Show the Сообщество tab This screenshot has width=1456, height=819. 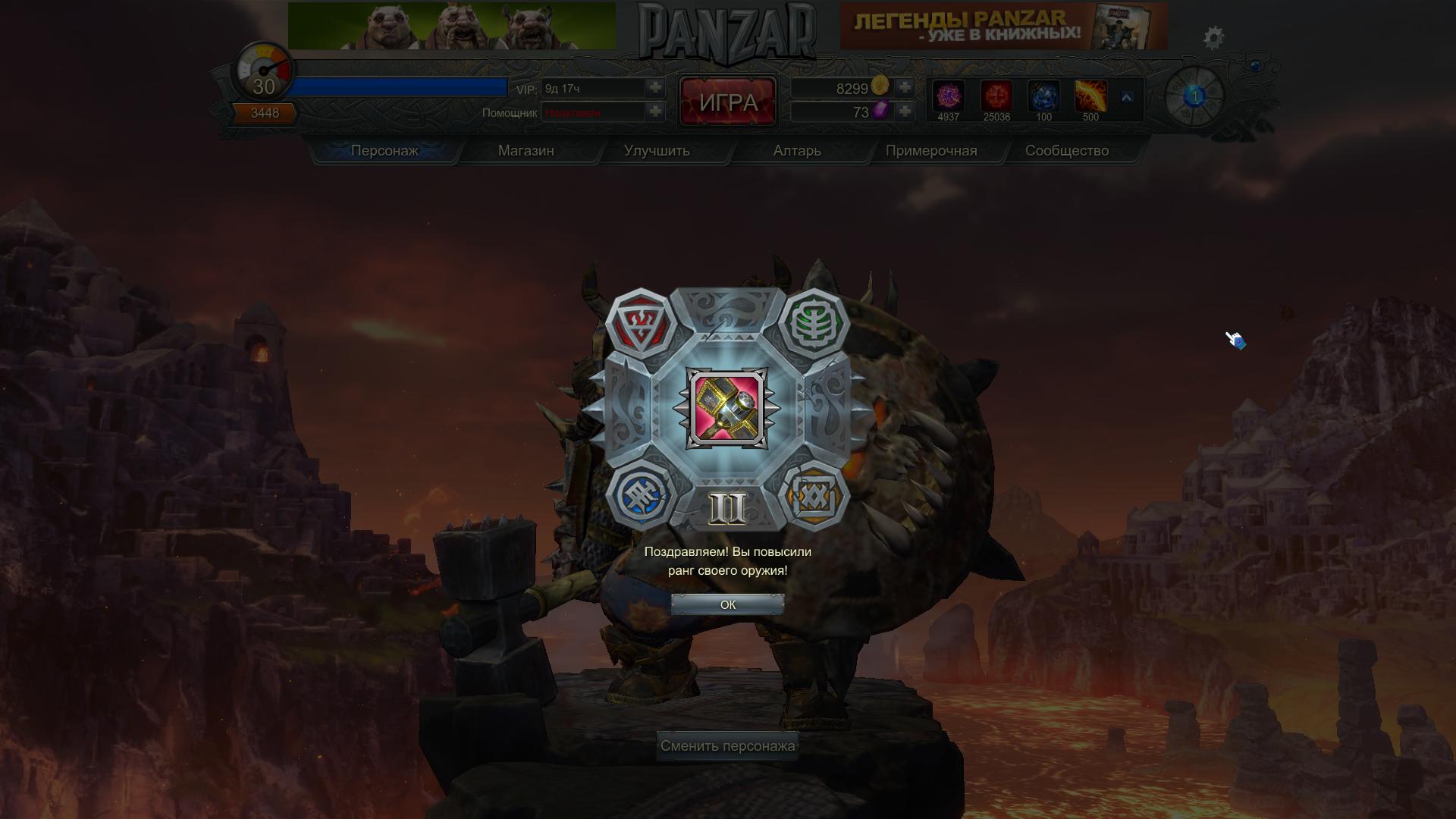(x=1067, y=151)
